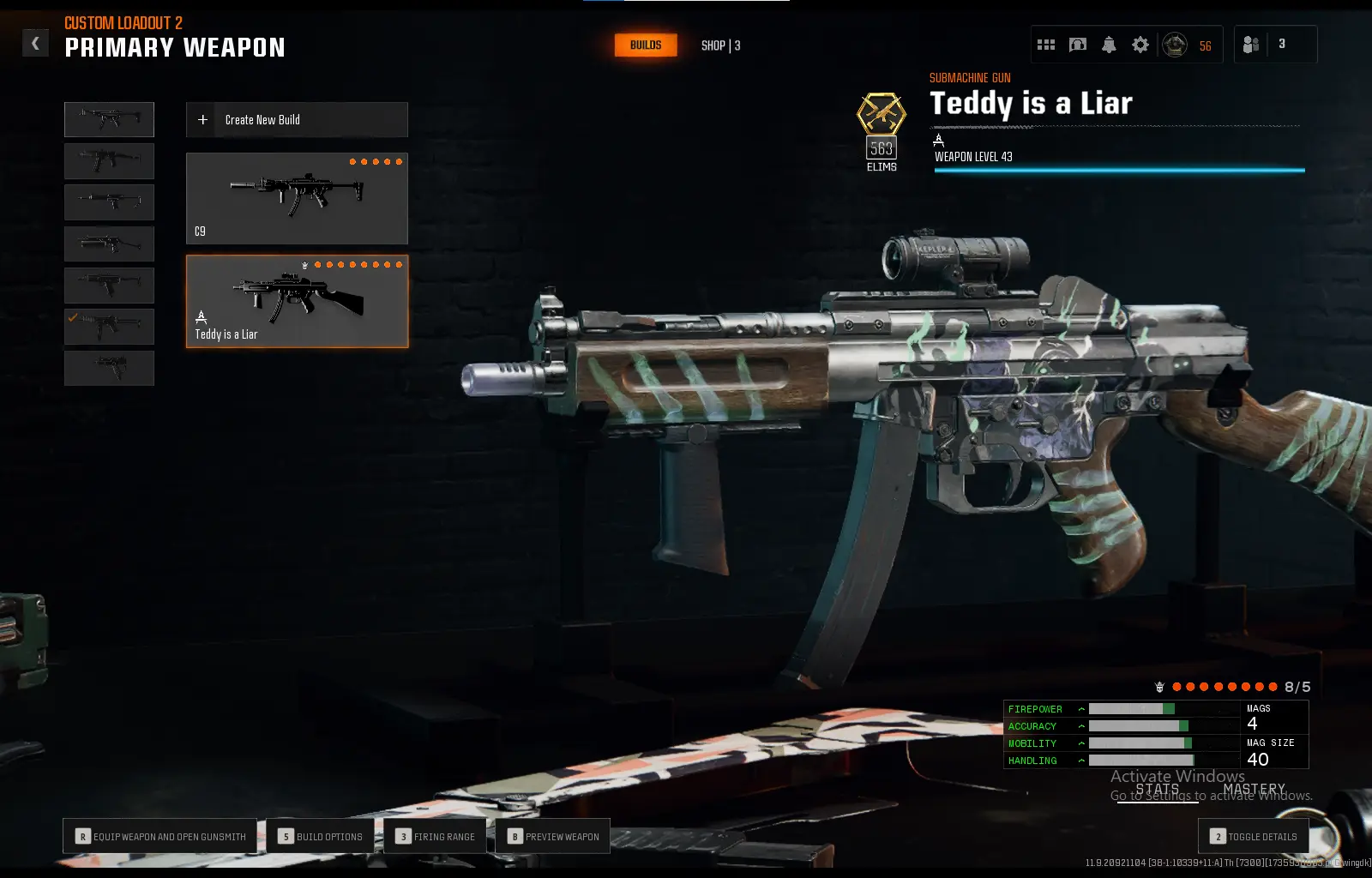Screen dimensions: 1372x878
Task: Open the grid menu icon
Action: (x=1046, y=45)
